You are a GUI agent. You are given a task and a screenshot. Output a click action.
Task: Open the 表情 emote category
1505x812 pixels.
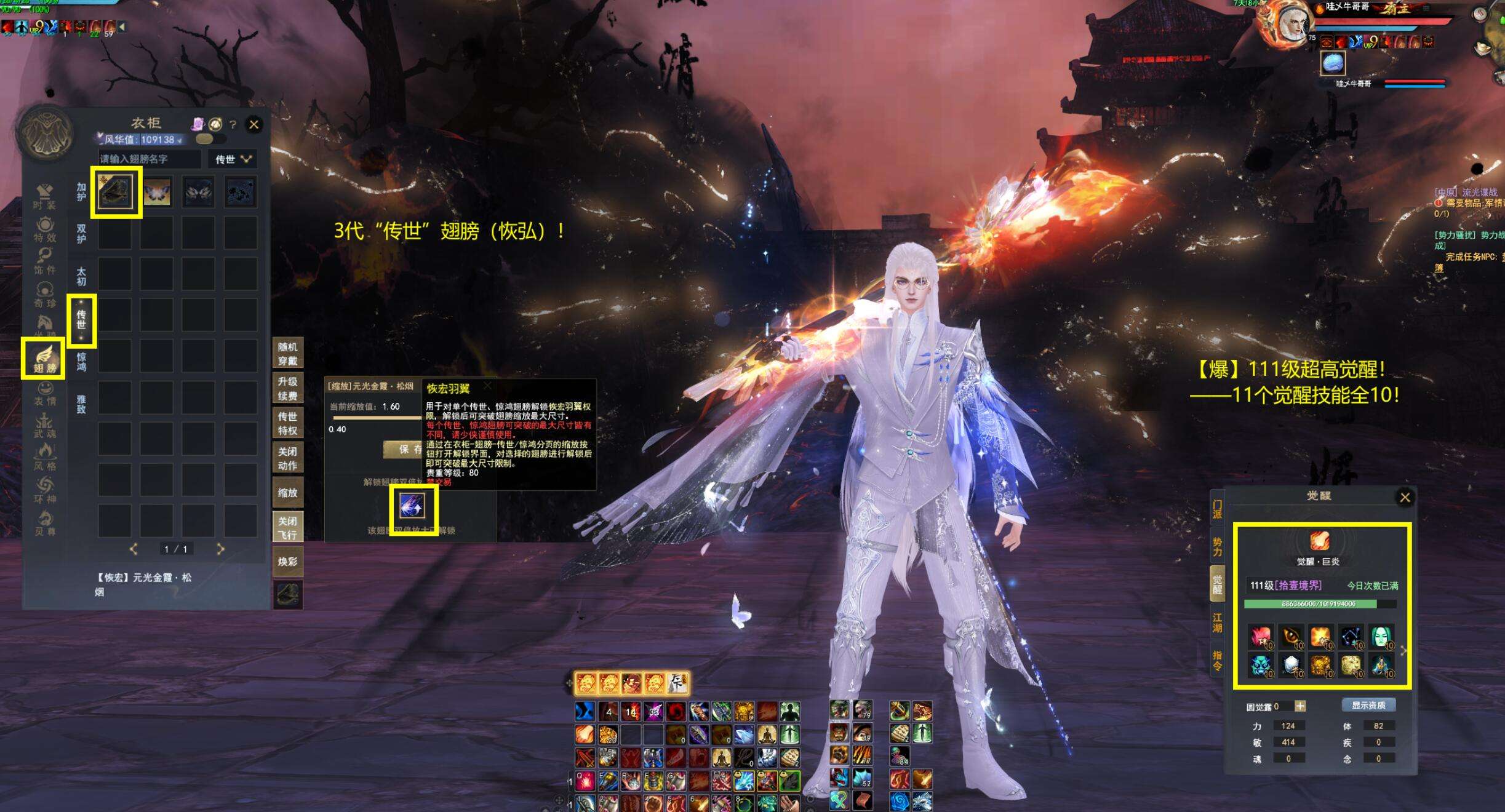click(44, 394)
